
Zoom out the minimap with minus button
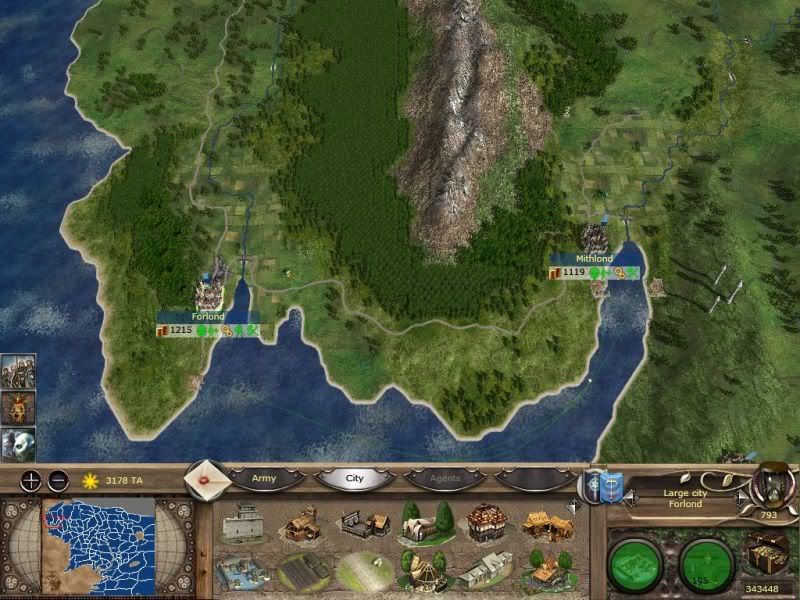58,480
